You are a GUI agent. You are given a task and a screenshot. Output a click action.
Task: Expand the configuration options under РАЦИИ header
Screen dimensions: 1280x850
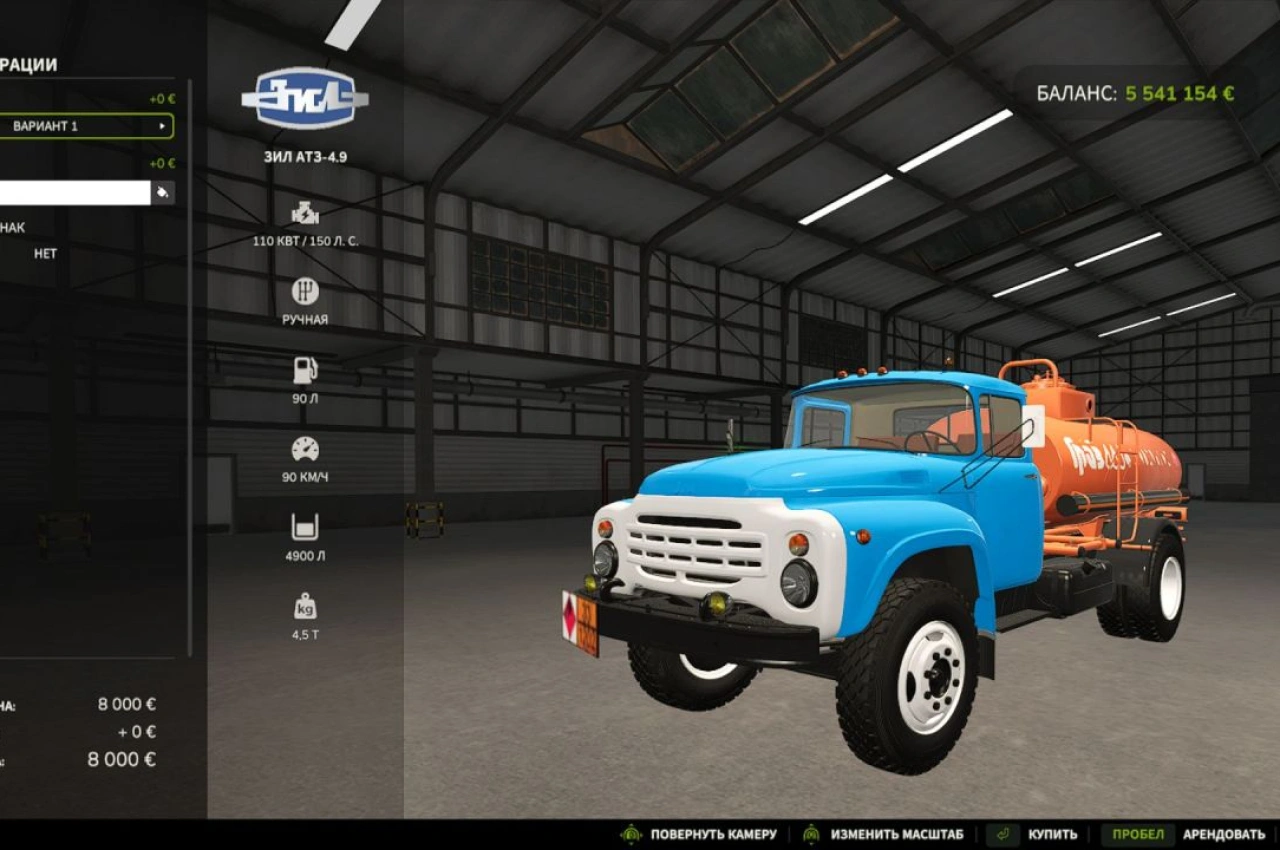pyautogui.click(x=30, y=62)
